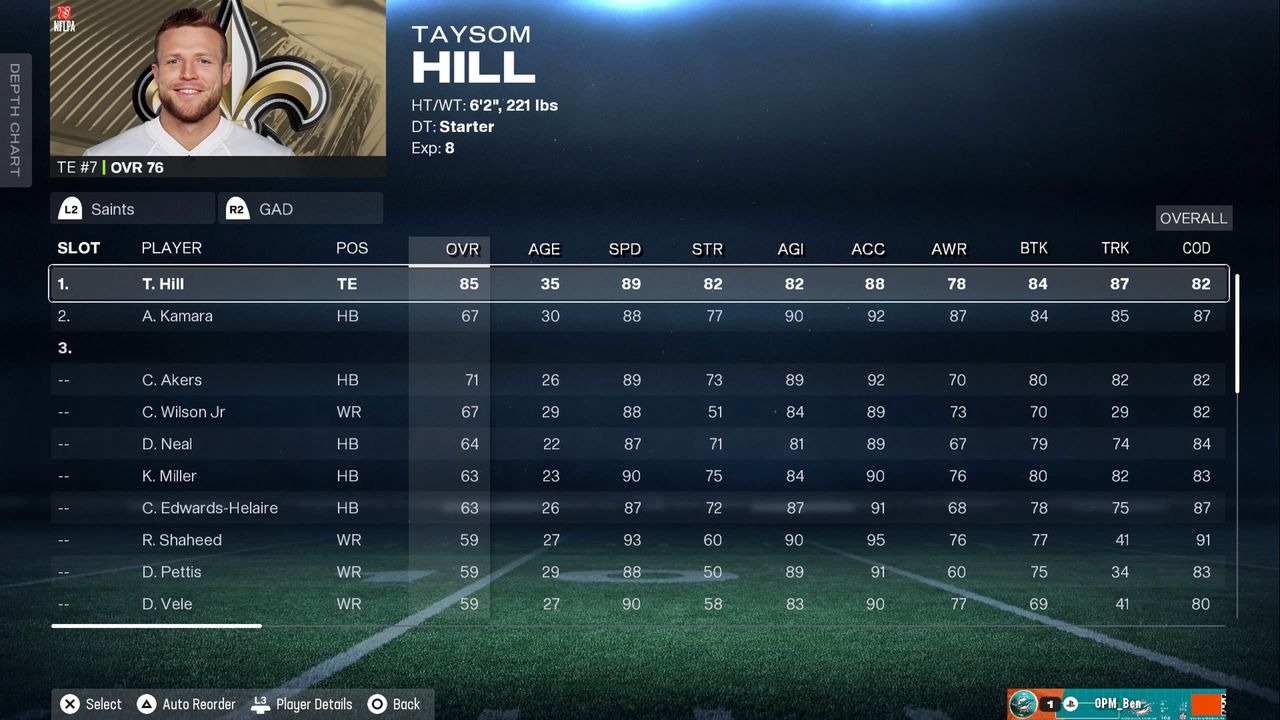
Task: Click the NFLPA logo on the player card
Action: [x=66, y=22]
